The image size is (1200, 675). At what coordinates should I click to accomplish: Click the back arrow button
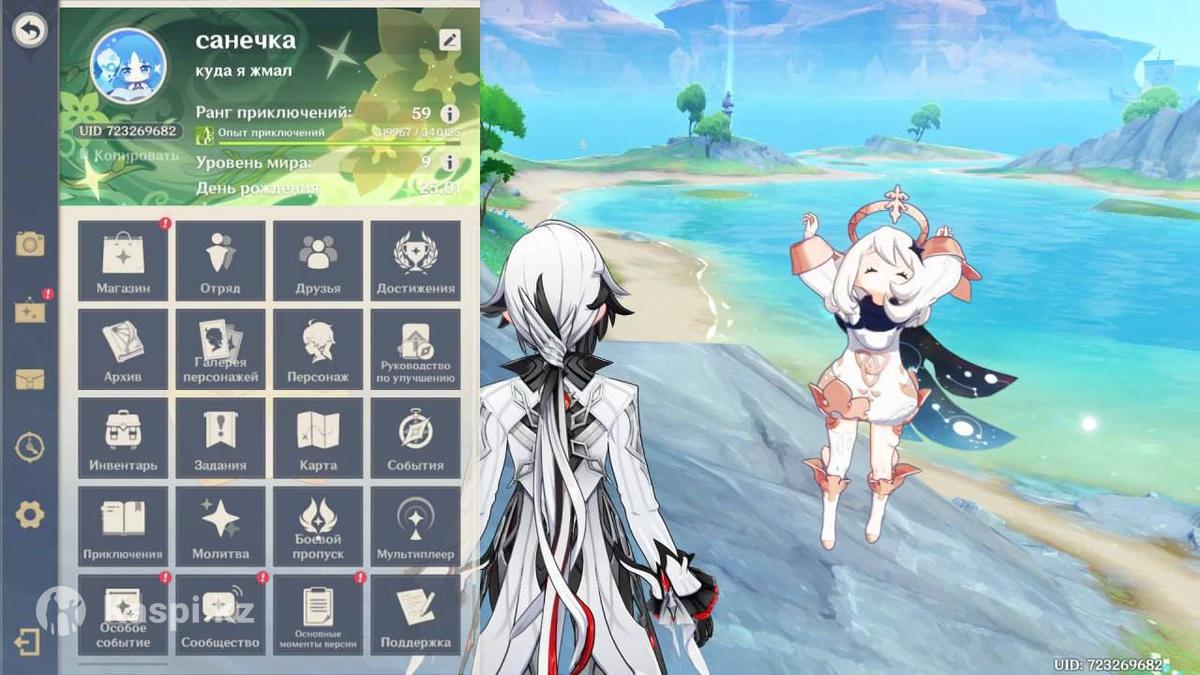[30, 31]
